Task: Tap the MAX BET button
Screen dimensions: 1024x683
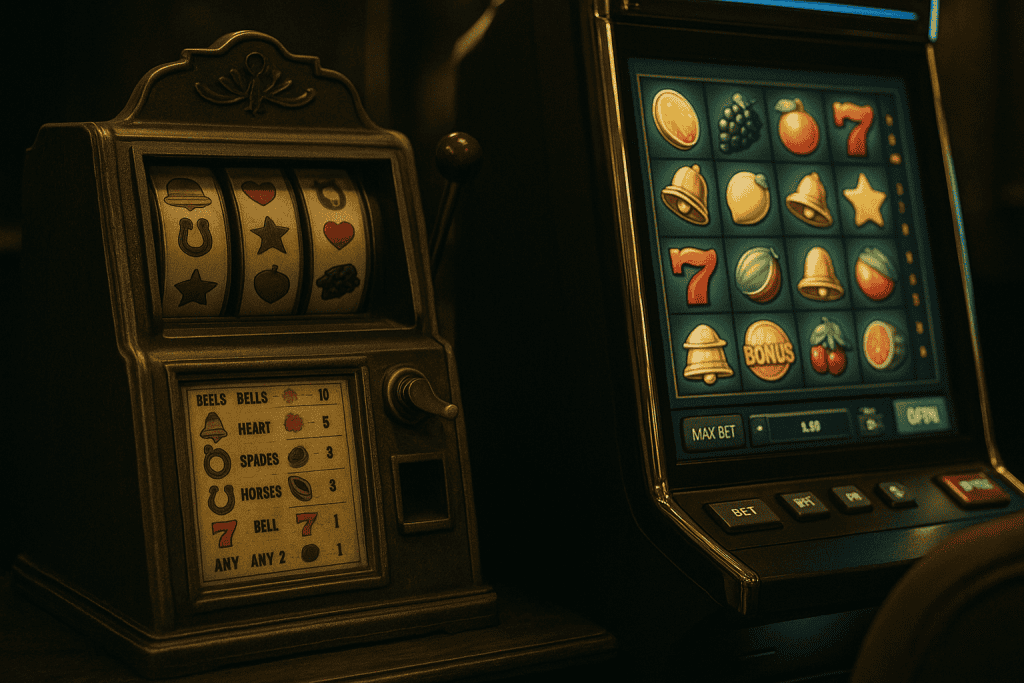Action: [x=713, y=432]
